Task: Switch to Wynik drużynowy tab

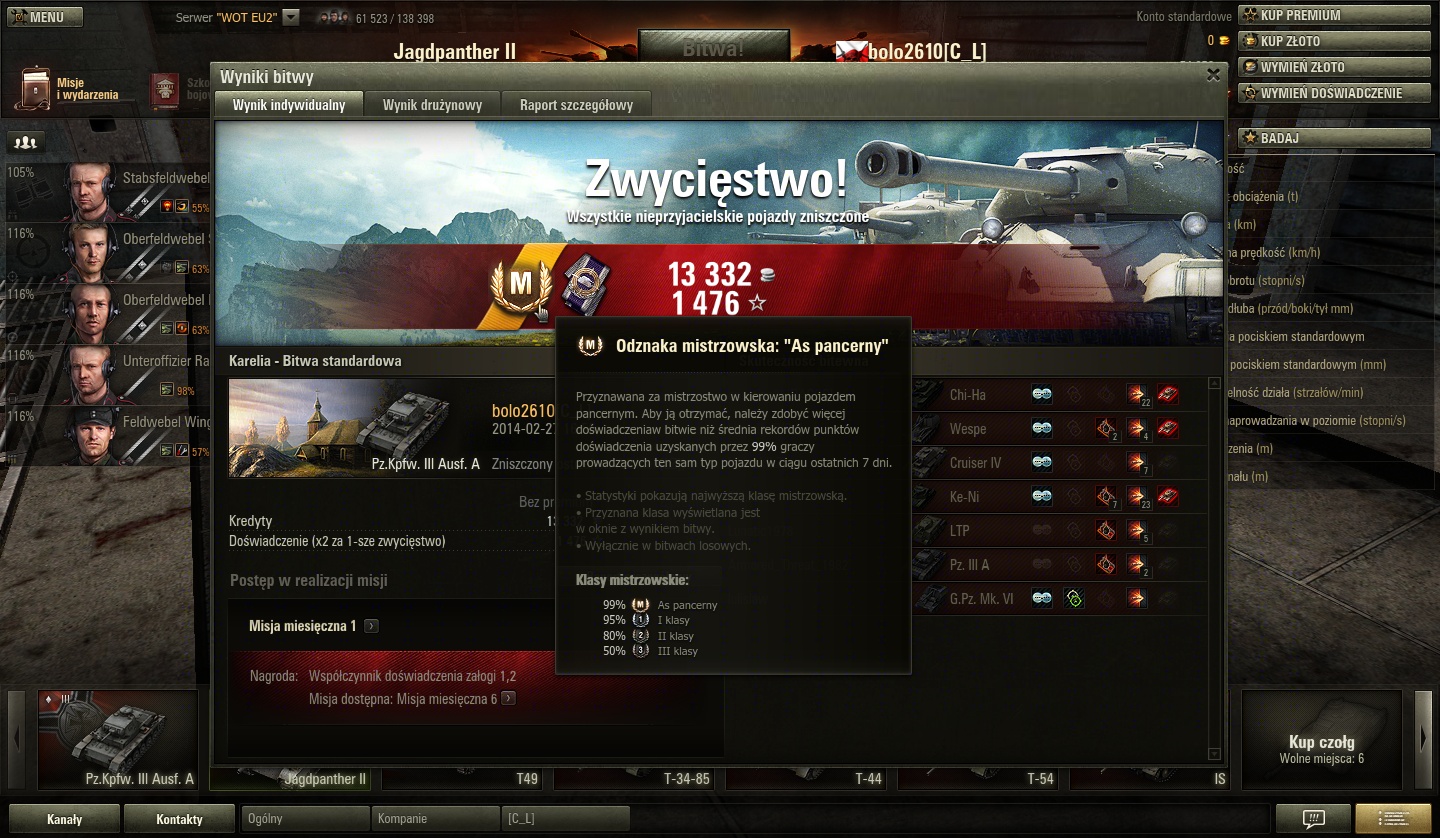Action: click(x=432, y=105)
